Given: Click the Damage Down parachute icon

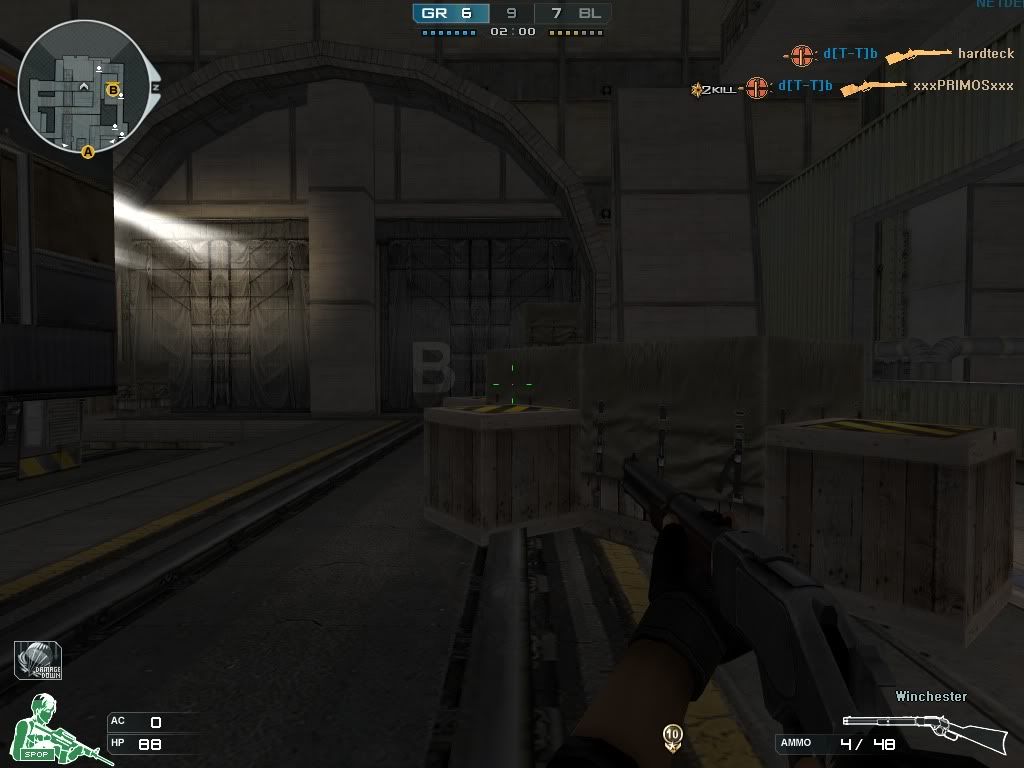Looking at the screenshot, I should [39, 660].
